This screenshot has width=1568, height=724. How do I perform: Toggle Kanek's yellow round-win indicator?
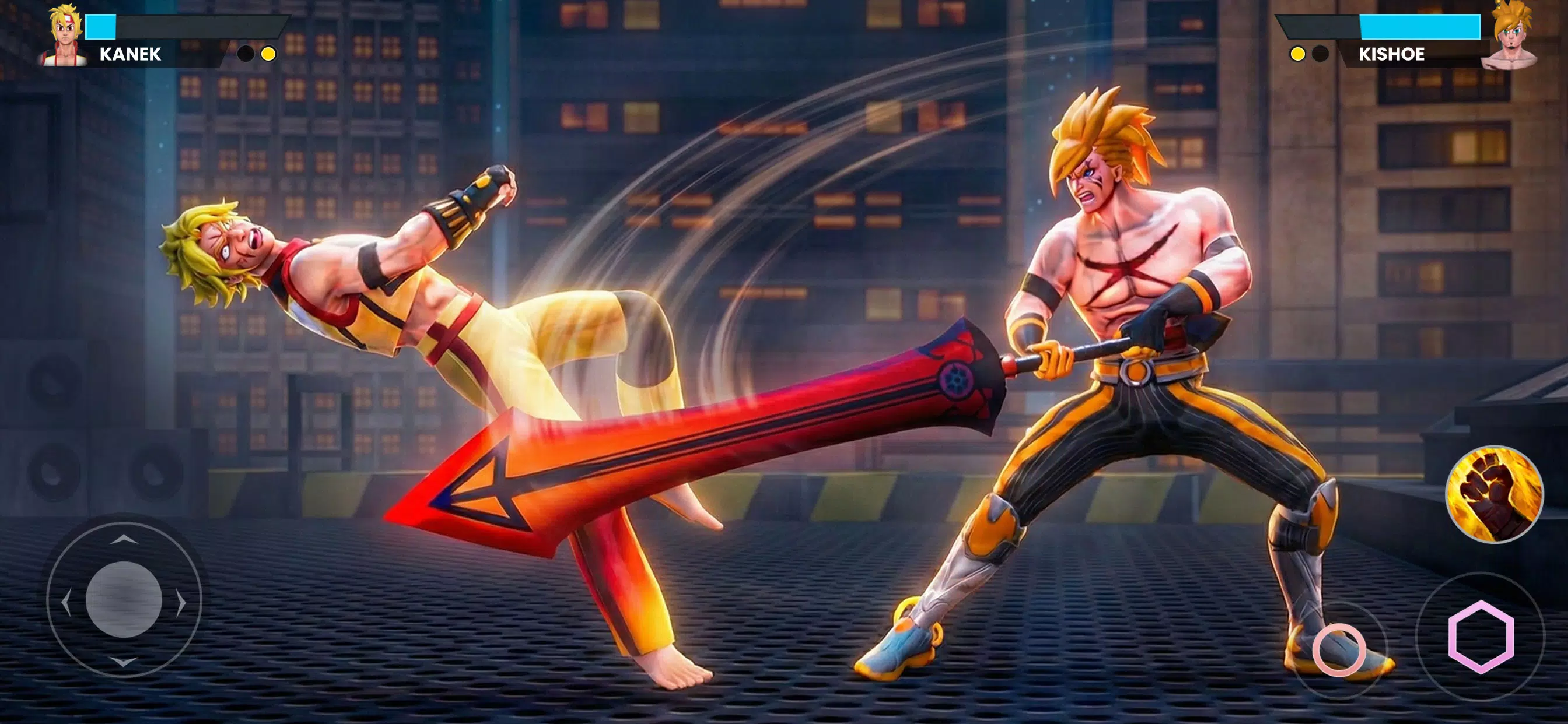tap(268, 54)
